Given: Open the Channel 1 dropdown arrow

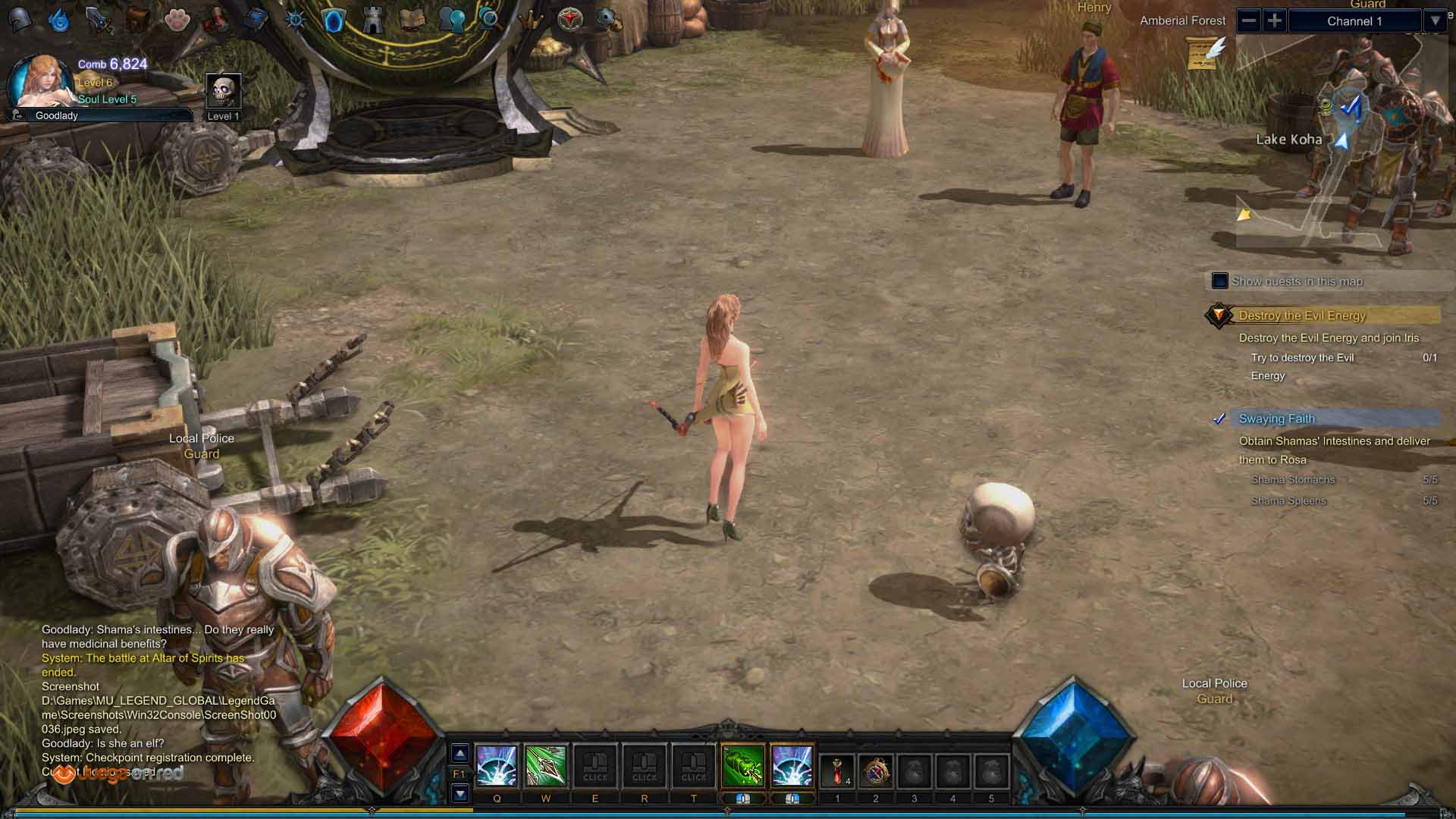Looking at the screenshot, I should click(x=1435, y=20).
